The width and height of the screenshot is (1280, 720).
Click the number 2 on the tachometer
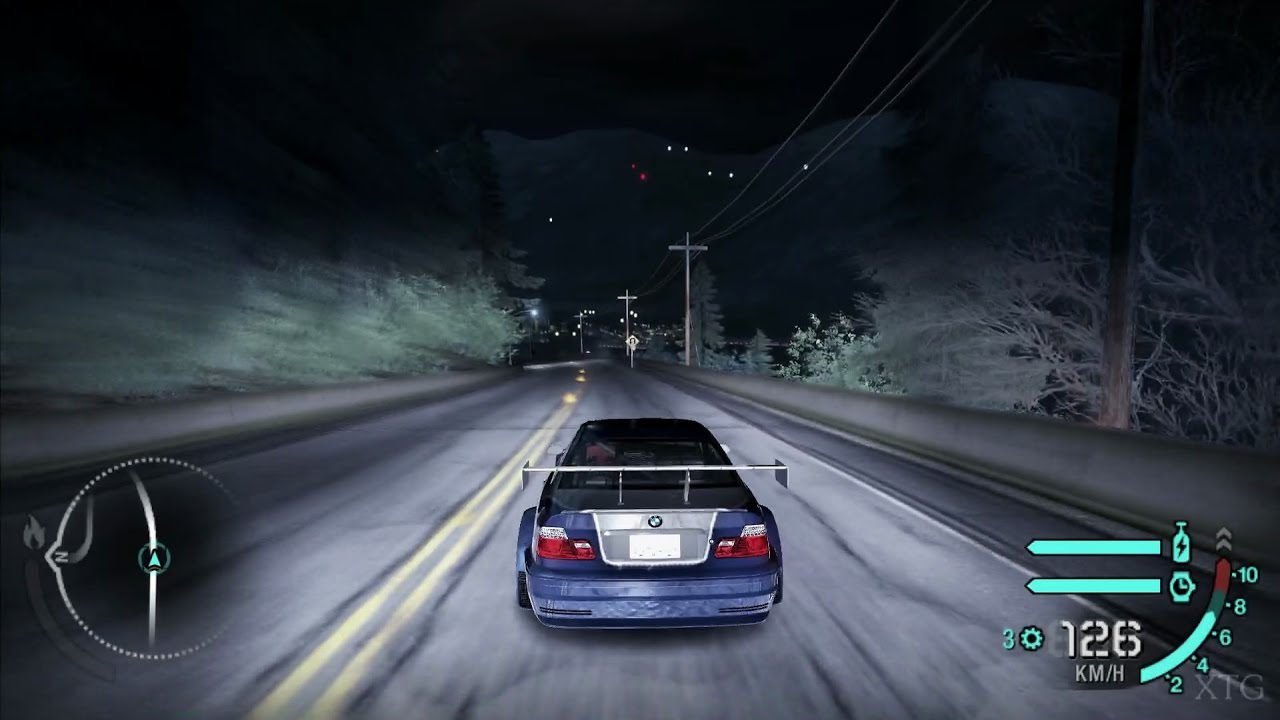pos(1176,685)
